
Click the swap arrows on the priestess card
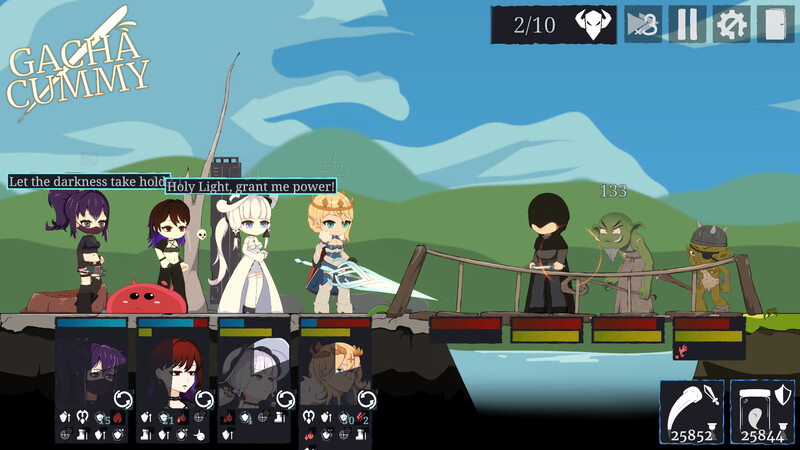285,399
